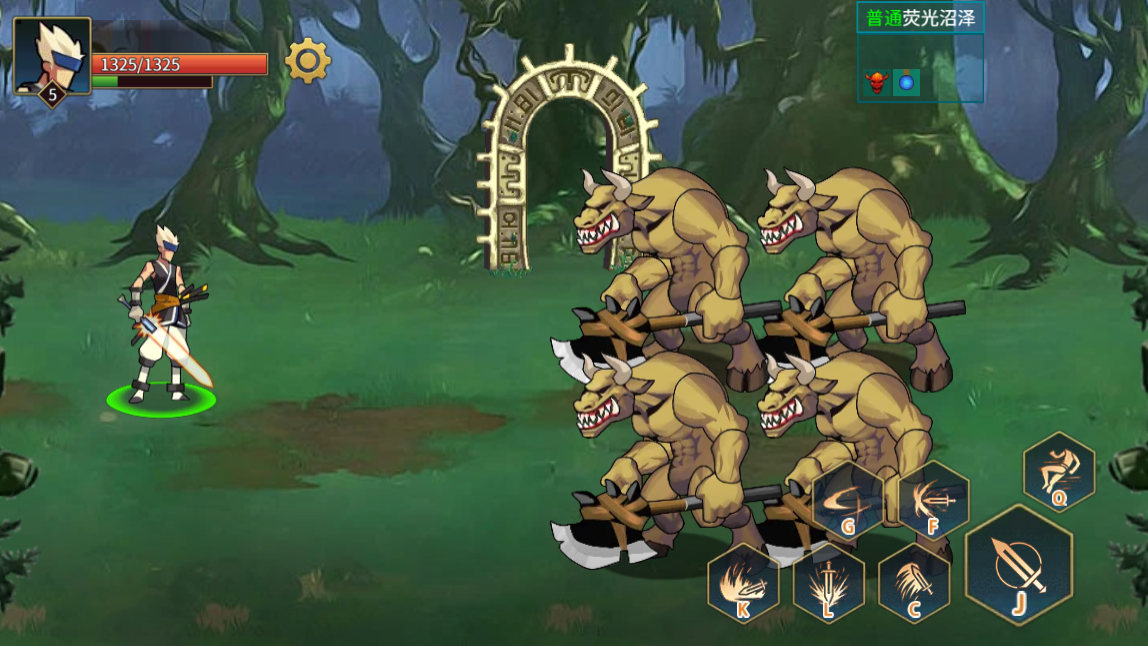1148x646 pixels.
Task: Perform the Q dash move
Action: [x=1059, y=471]
